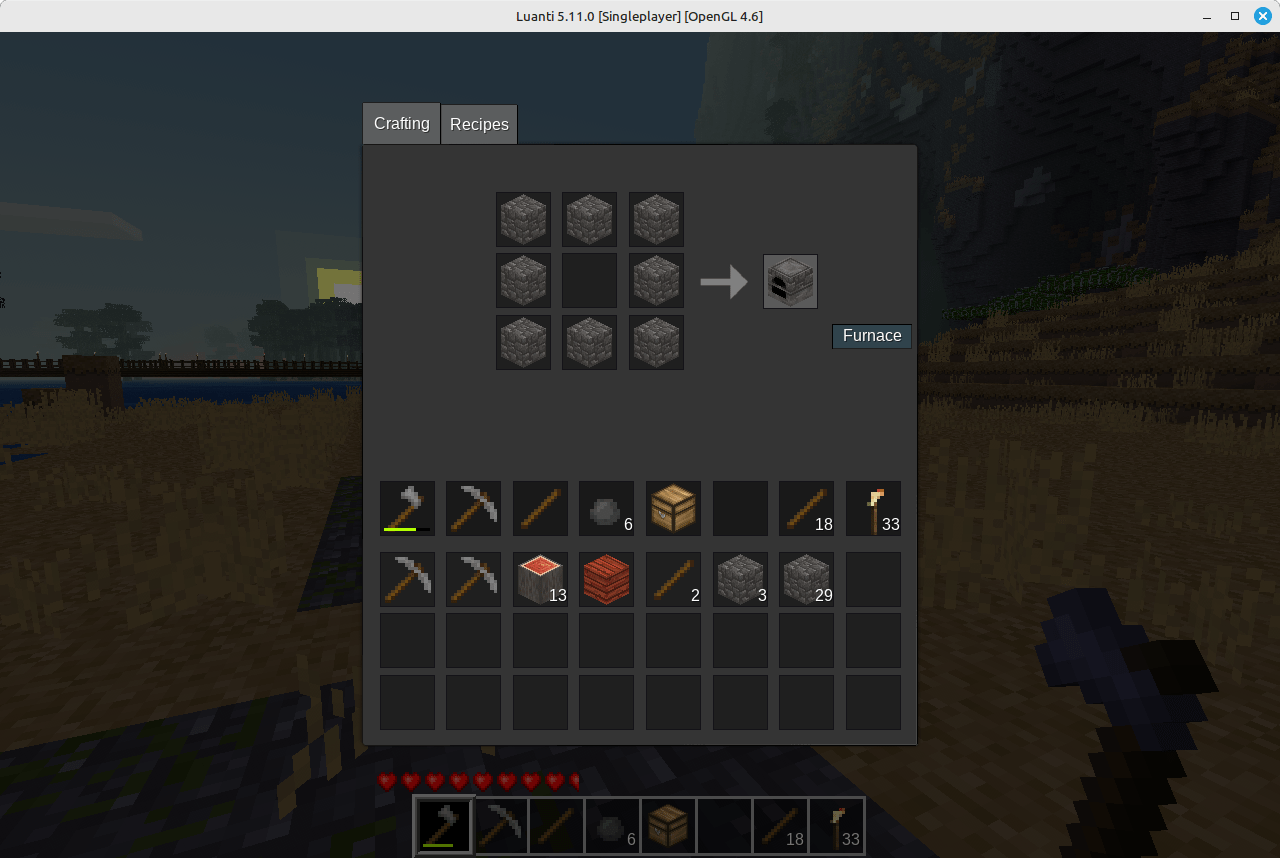Screen dimensions: 1280x858
Task: Pick up the stone pickaxe in top inventory row
Action: pos(473,508)
